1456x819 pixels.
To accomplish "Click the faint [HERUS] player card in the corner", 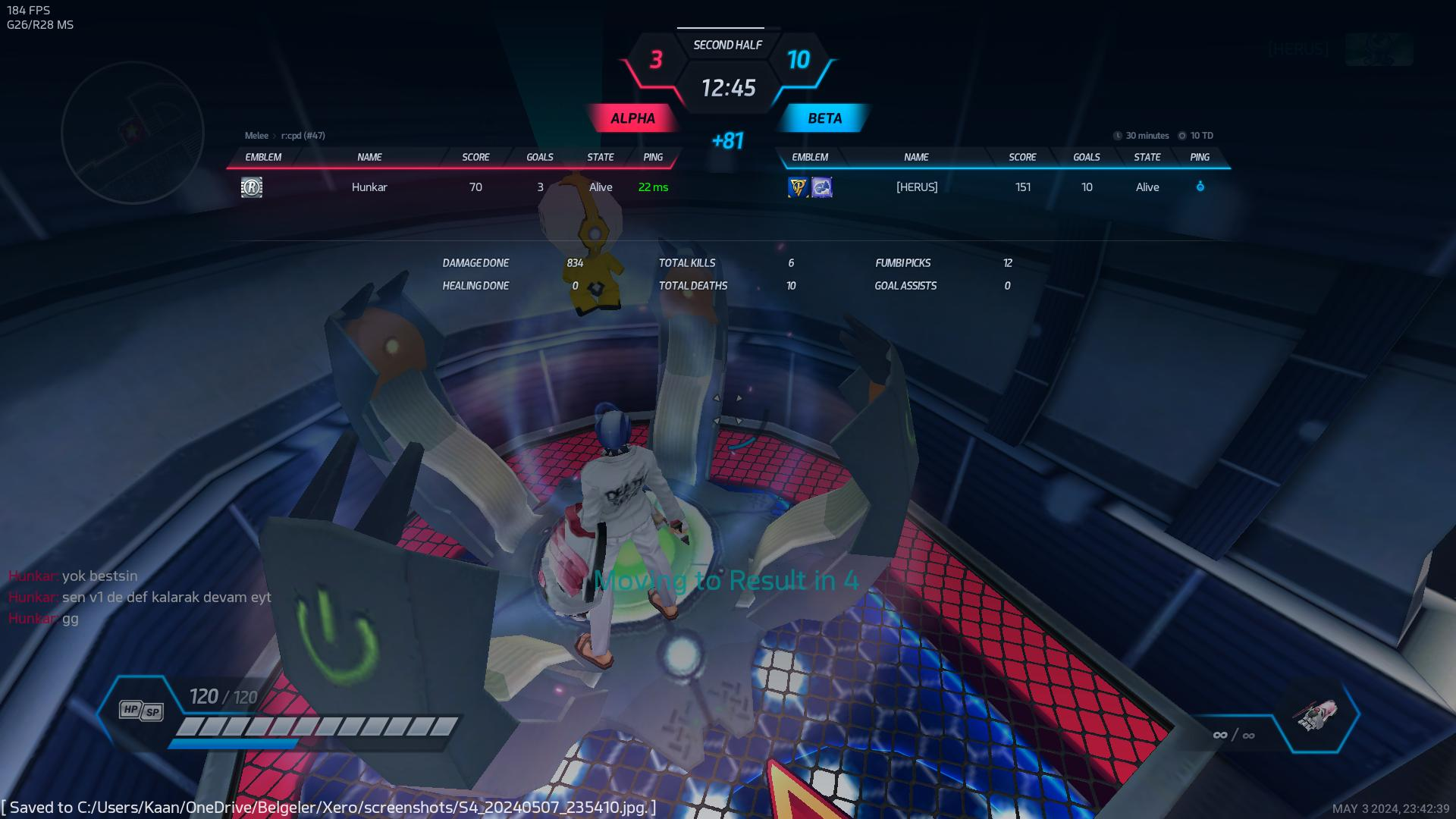I will point(1340,49).
